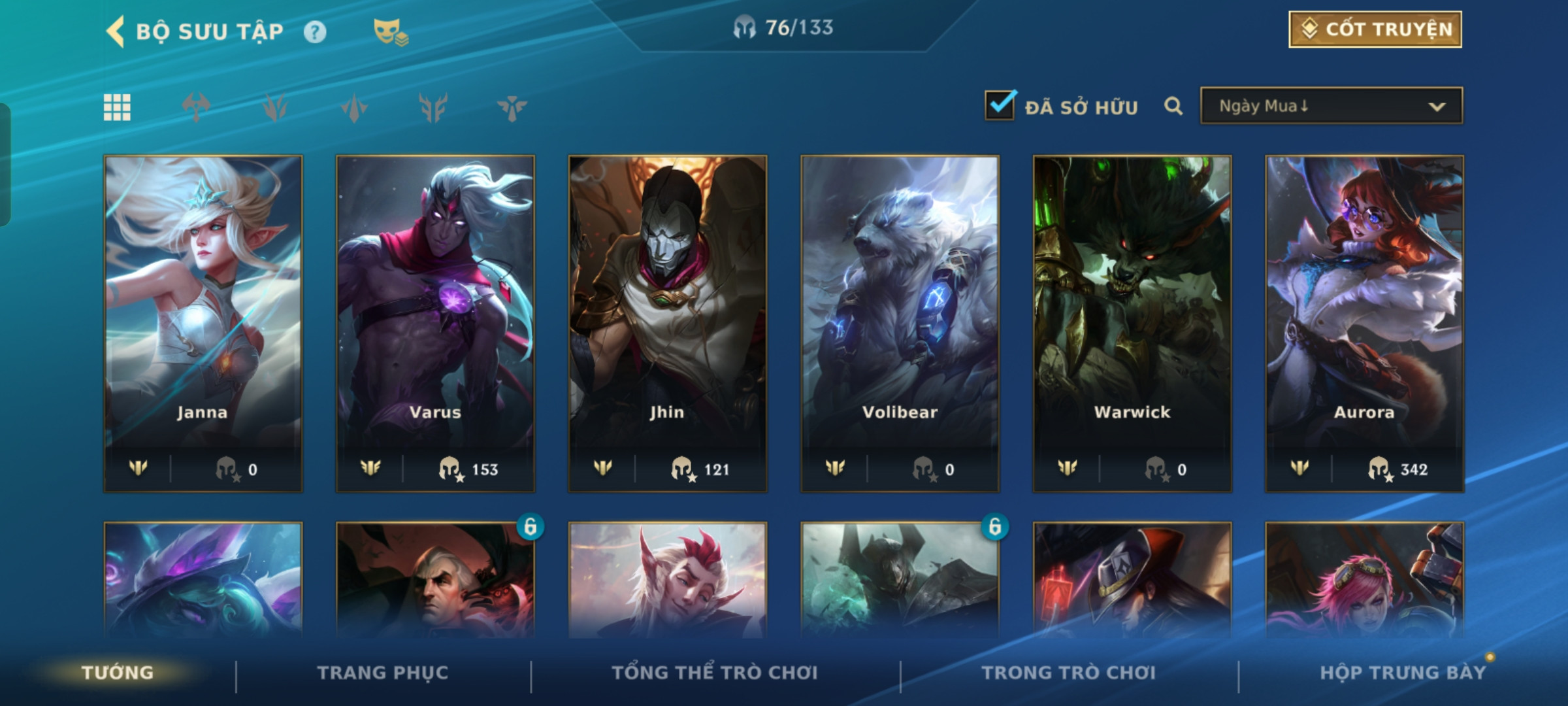Open the Tổng Thể Trò Chơi tab
This screenshot has height=706, width=1568.
(715, 673)
